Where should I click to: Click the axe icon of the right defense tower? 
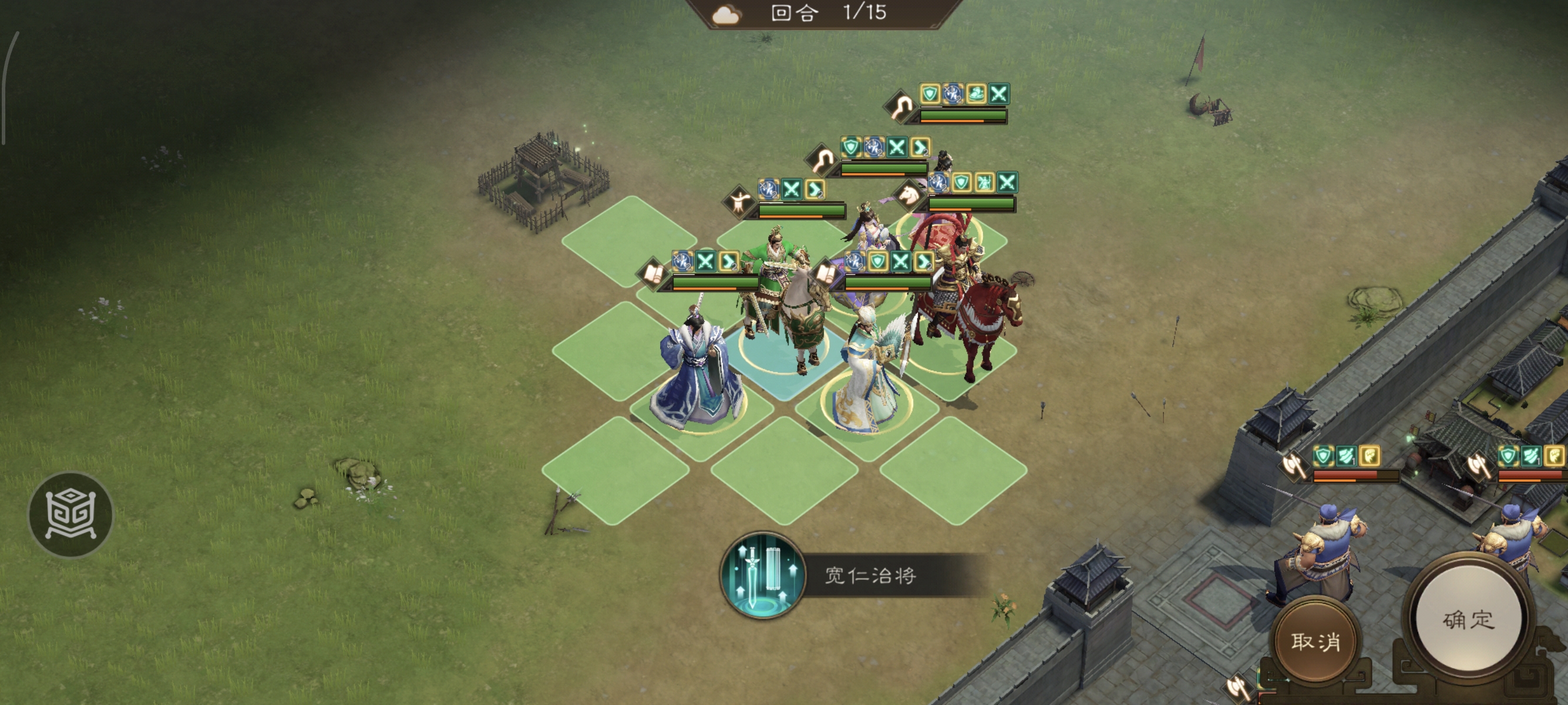pyautogui.click(x=1479, y=465)
